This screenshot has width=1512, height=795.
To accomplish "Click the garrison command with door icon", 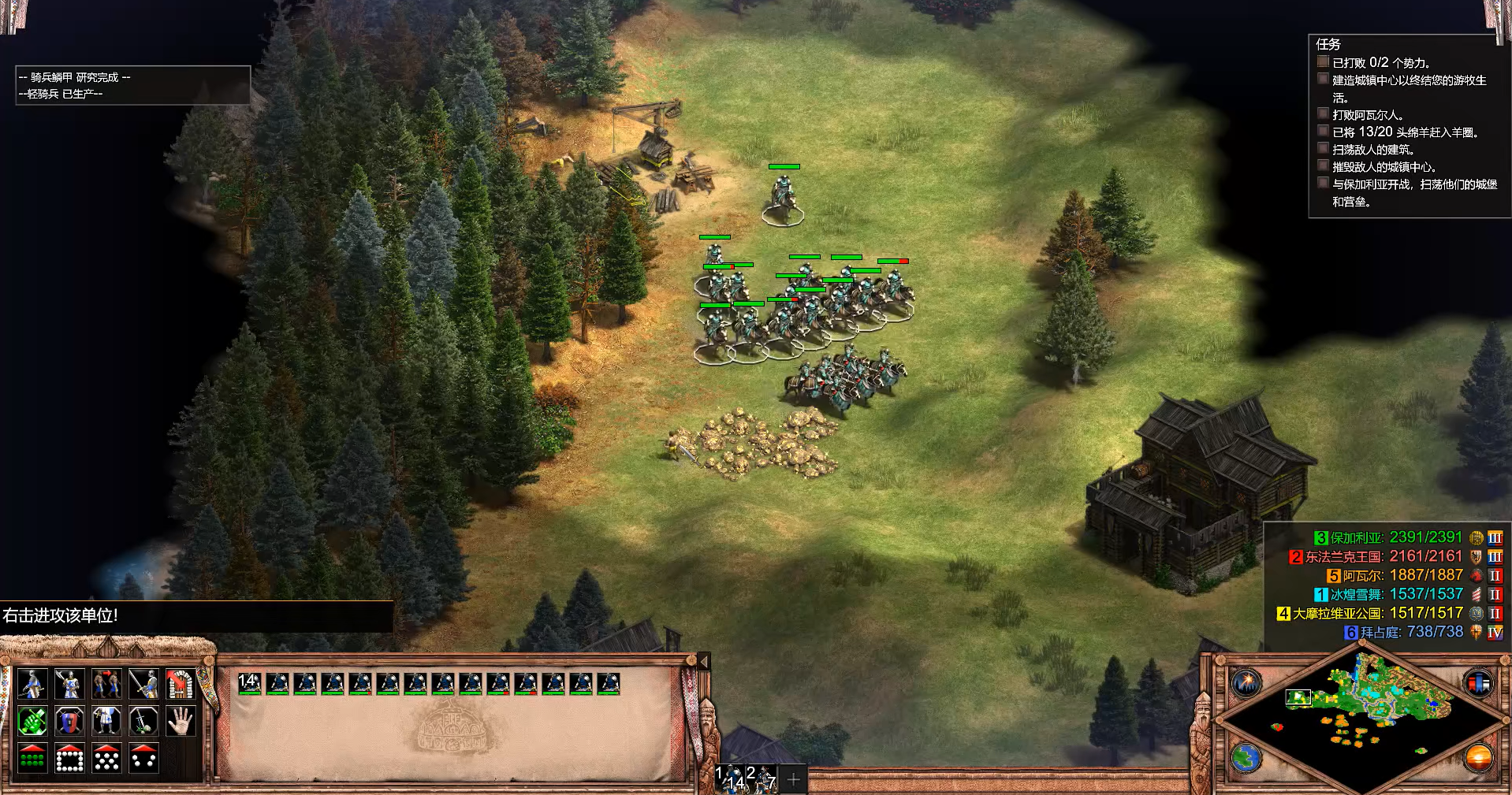I will [181, 684].
